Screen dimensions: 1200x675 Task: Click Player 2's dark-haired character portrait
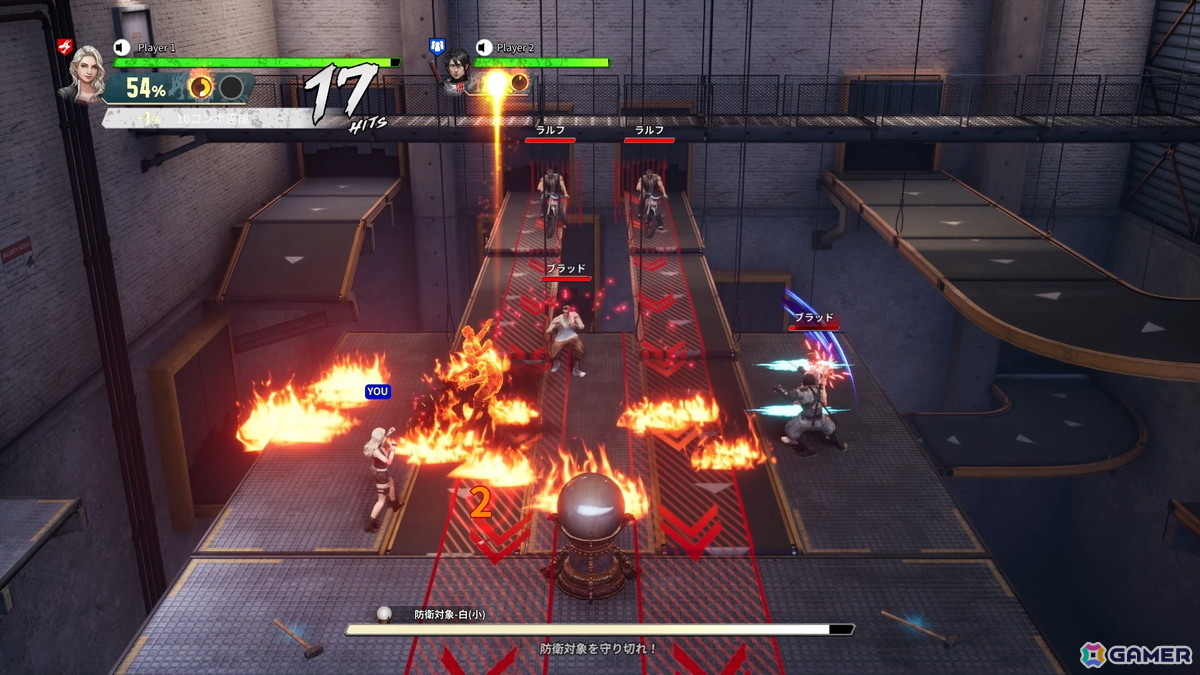click(x=456, y=70)
